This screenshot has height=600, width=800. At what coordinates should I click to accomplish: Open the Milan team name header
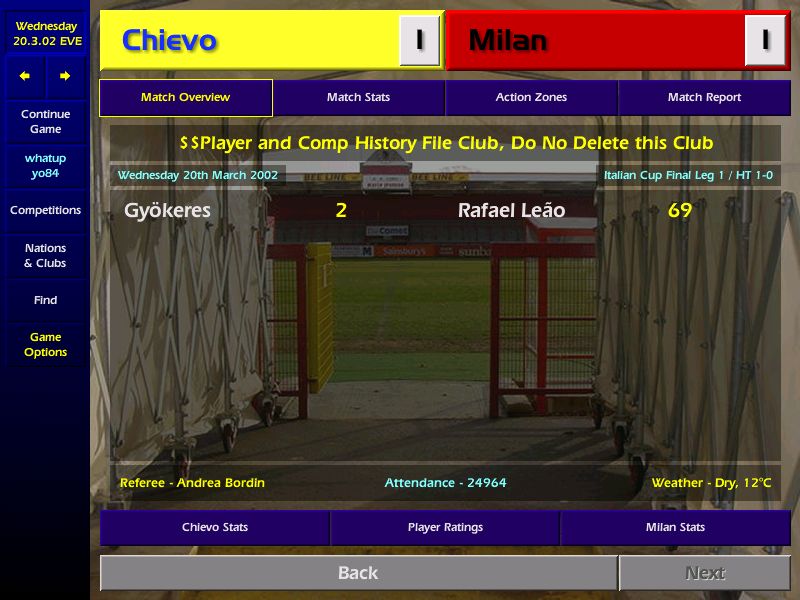tap(508, 41)
